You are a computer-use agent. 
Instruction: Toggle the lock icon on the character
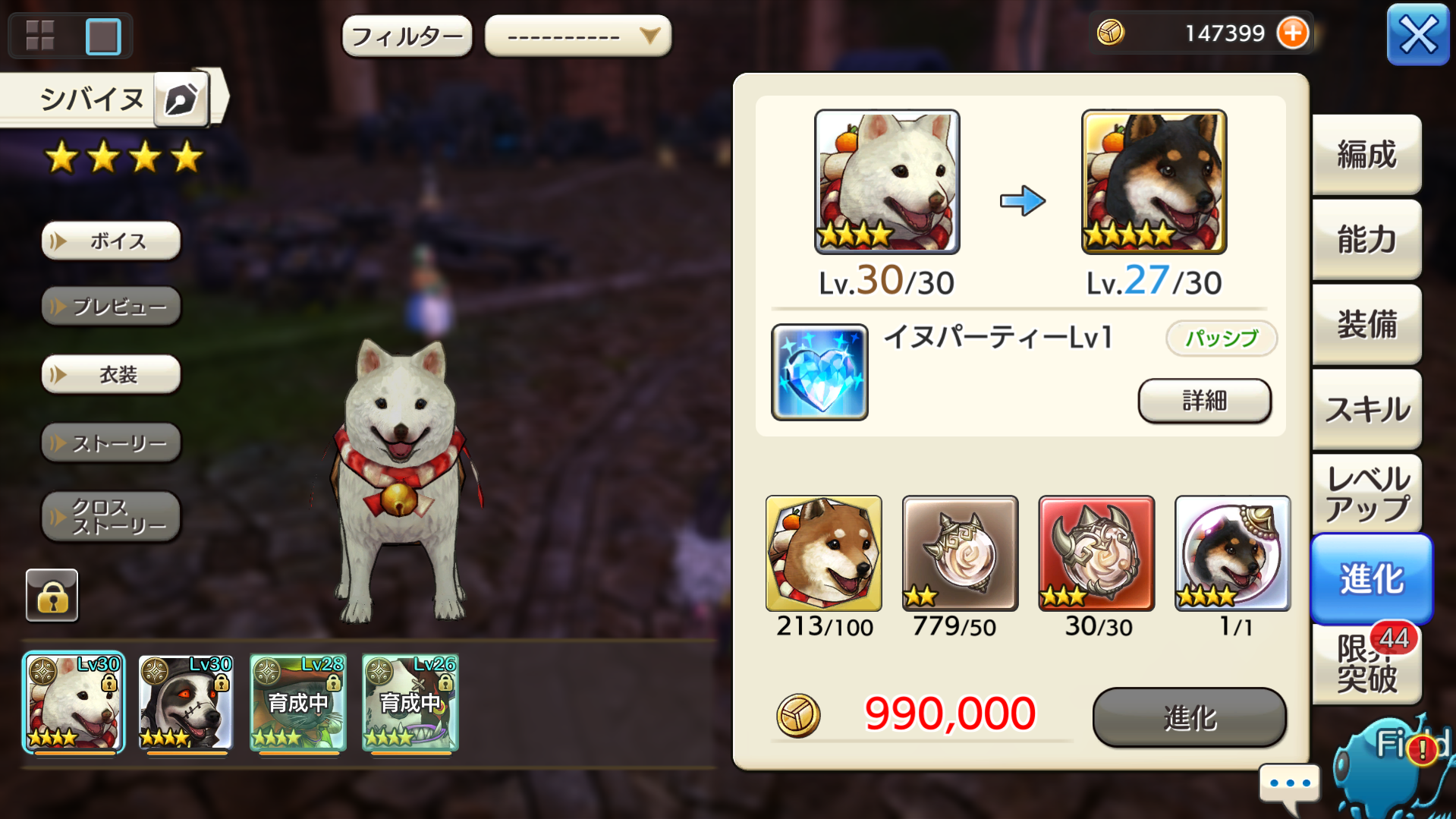[51, 595]
